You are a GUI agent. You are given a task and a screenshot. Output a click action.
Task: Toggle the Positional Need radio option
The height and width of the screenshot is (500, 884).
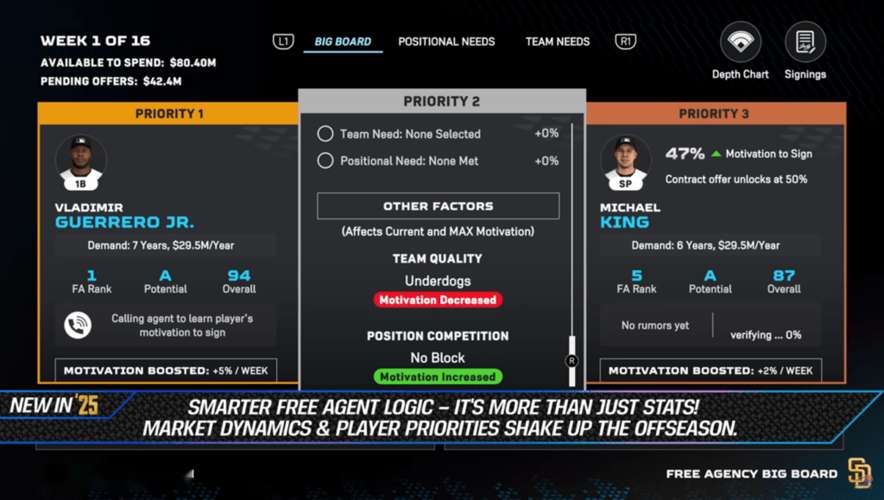326,161
